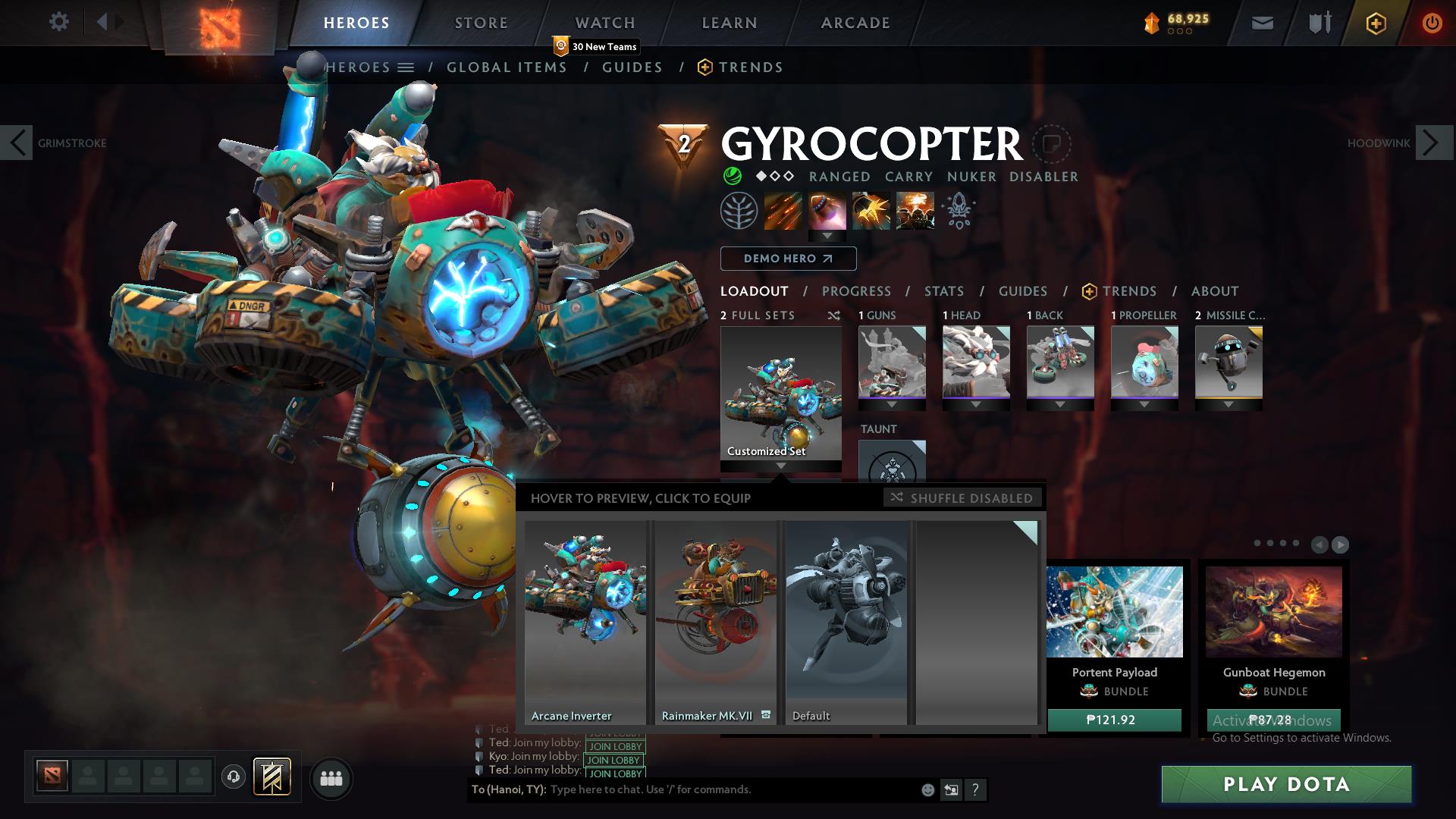The image size is (1456, 819).
Task: Toggle the voice chat headset icon
Action: pos(233,778)
